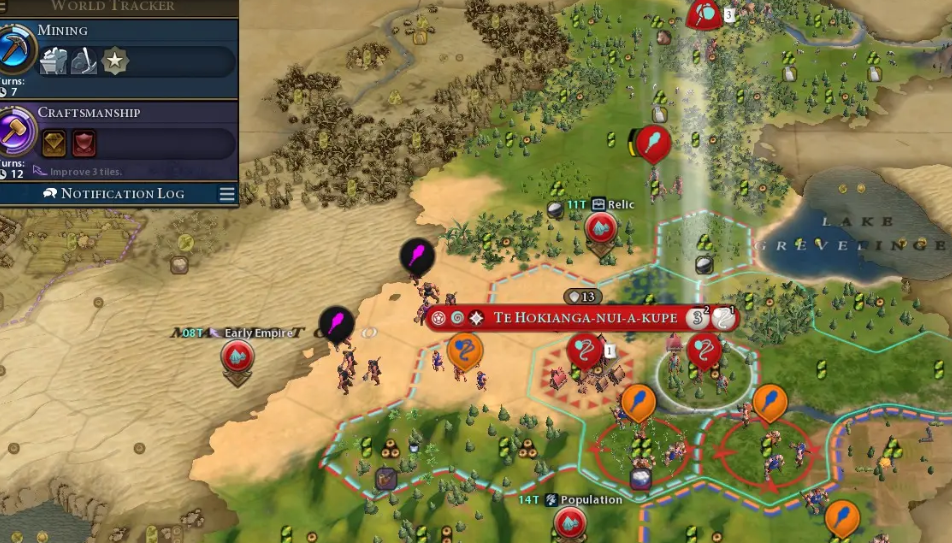Open the Craftsmanship civic in World Tracker
The height and width of the screenshot is (543, 952).
tap(18, 132)
